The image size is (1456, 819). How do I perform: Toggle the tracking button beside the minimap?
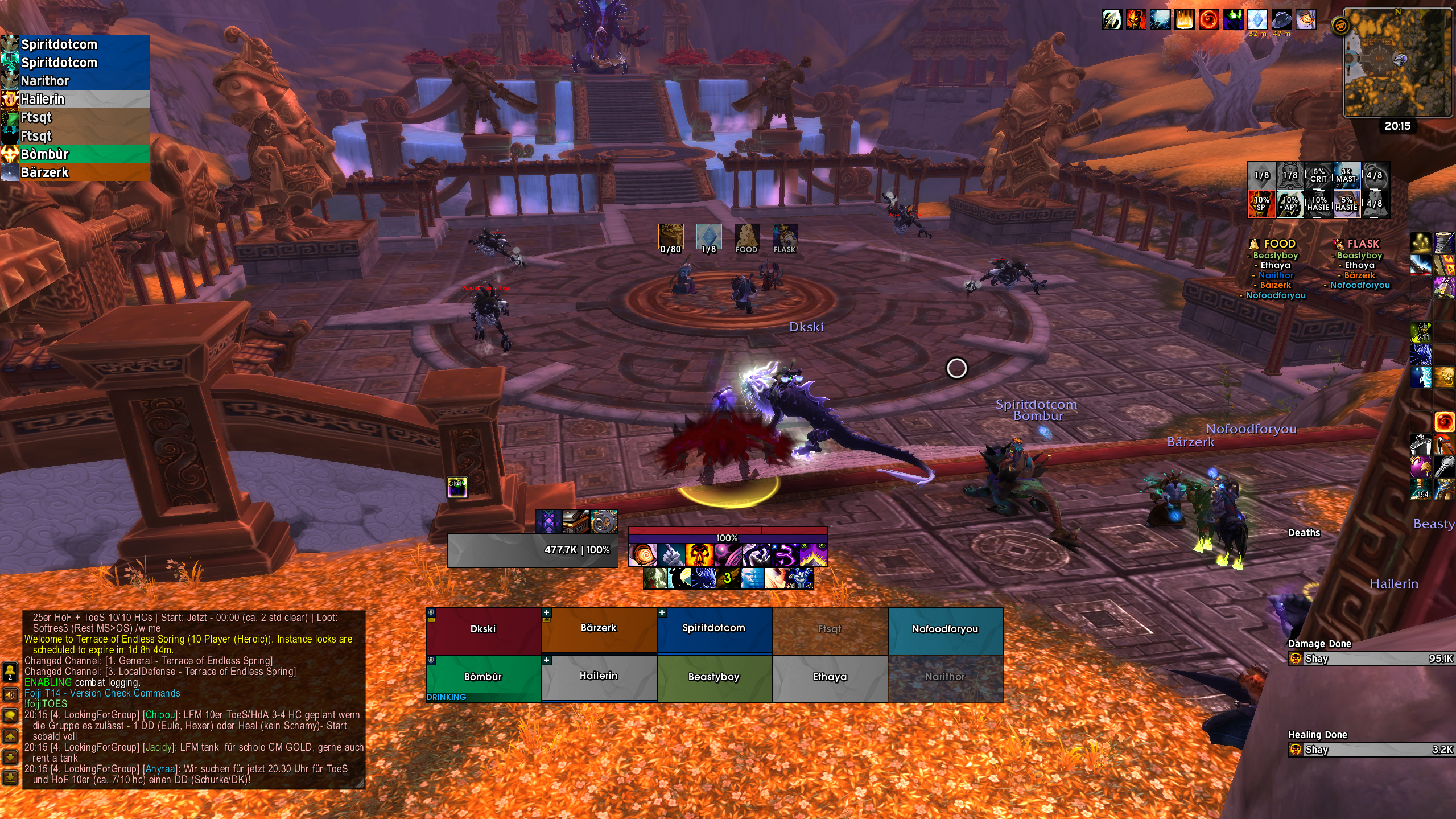pos(1340,26)
